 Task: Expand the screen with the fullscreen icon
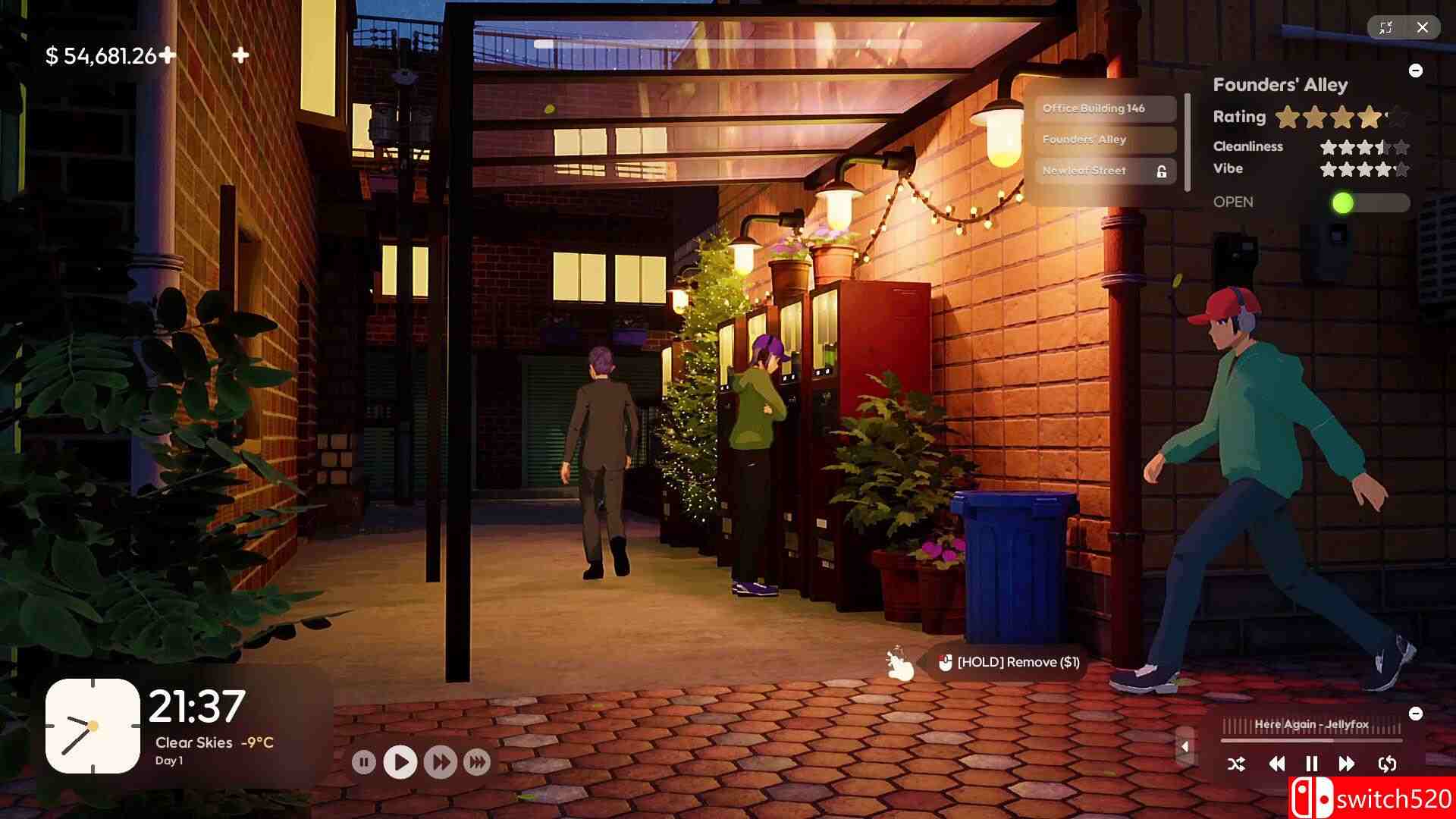pyautogui.click(x=1387, y=27)
